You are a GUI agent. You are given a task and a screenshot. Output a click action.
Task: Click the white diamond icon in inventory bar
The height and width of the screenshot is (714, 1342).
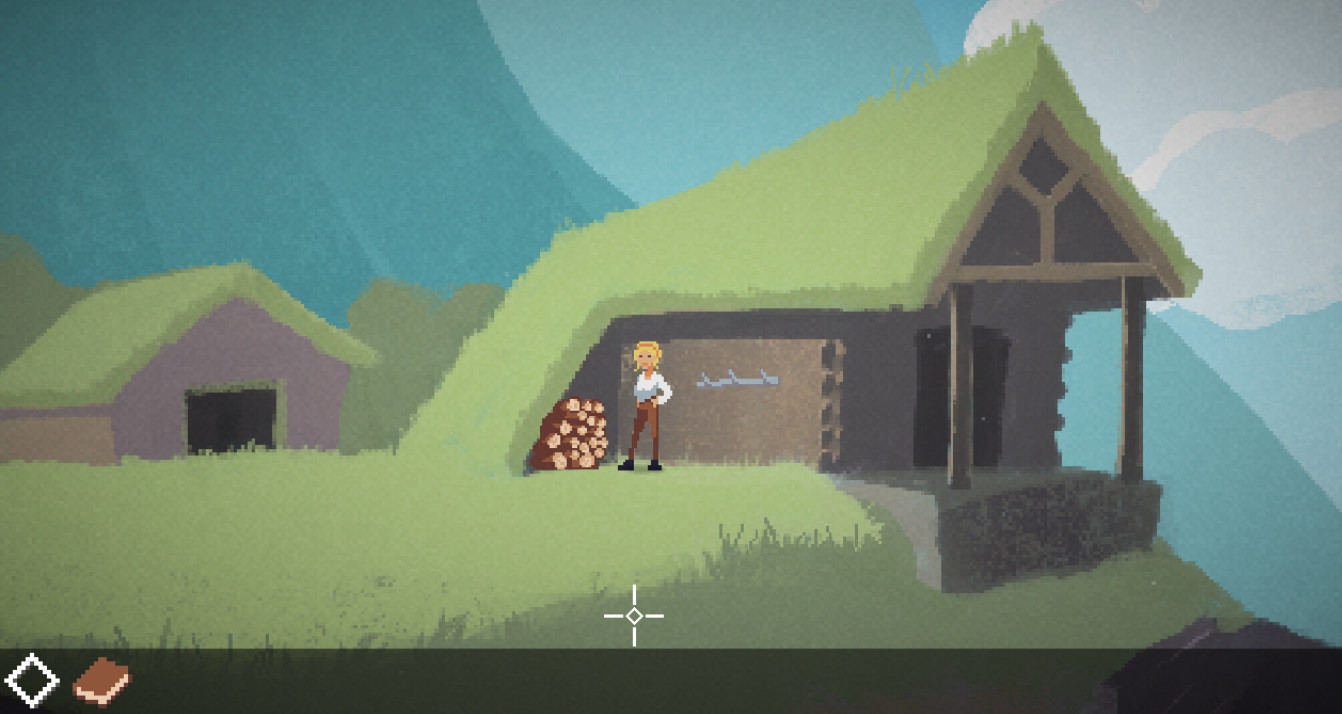(31, 681)
